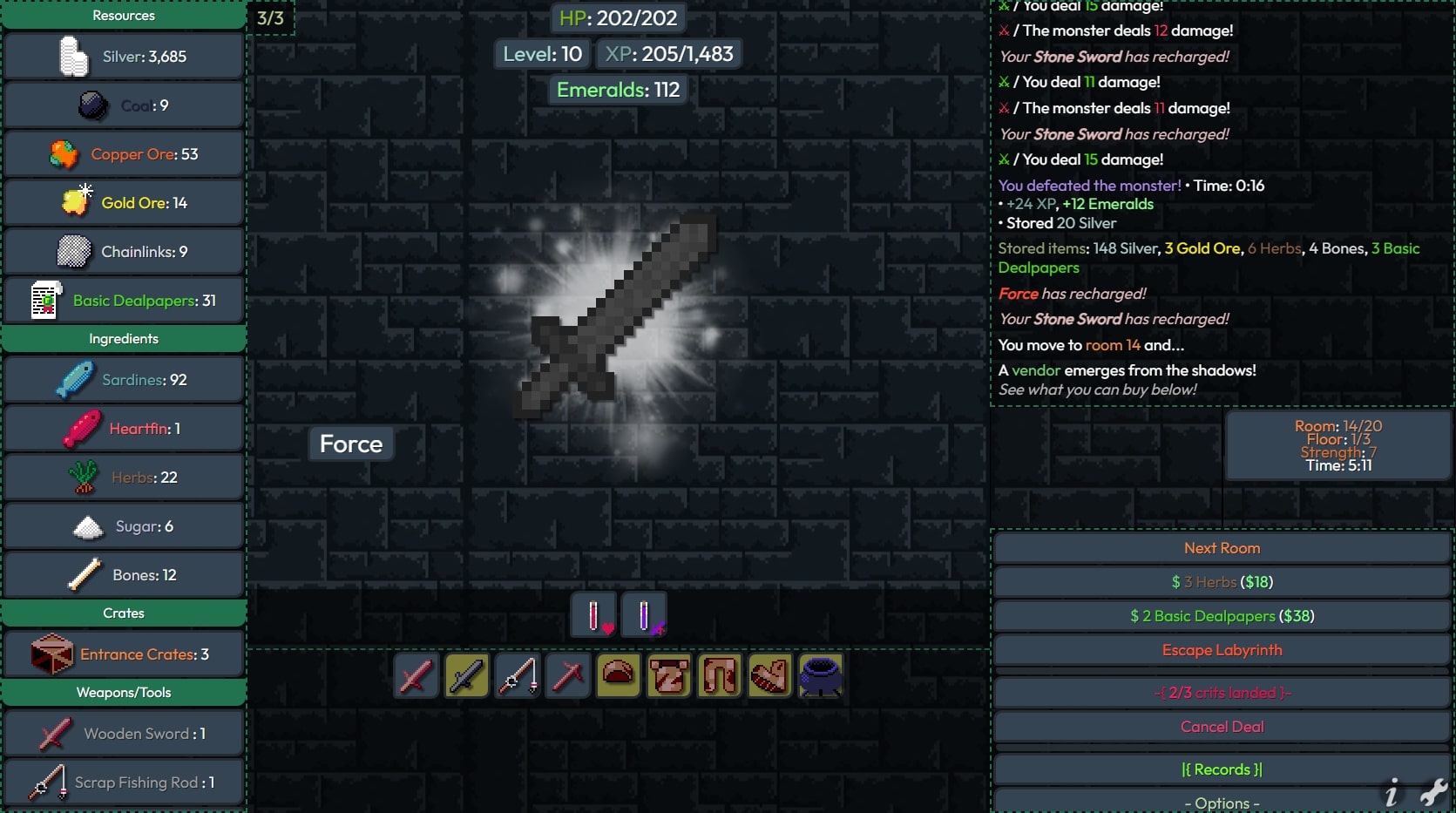Open the Options menu
Viewport: 1456px width, 813px height.
(1222, 803)
